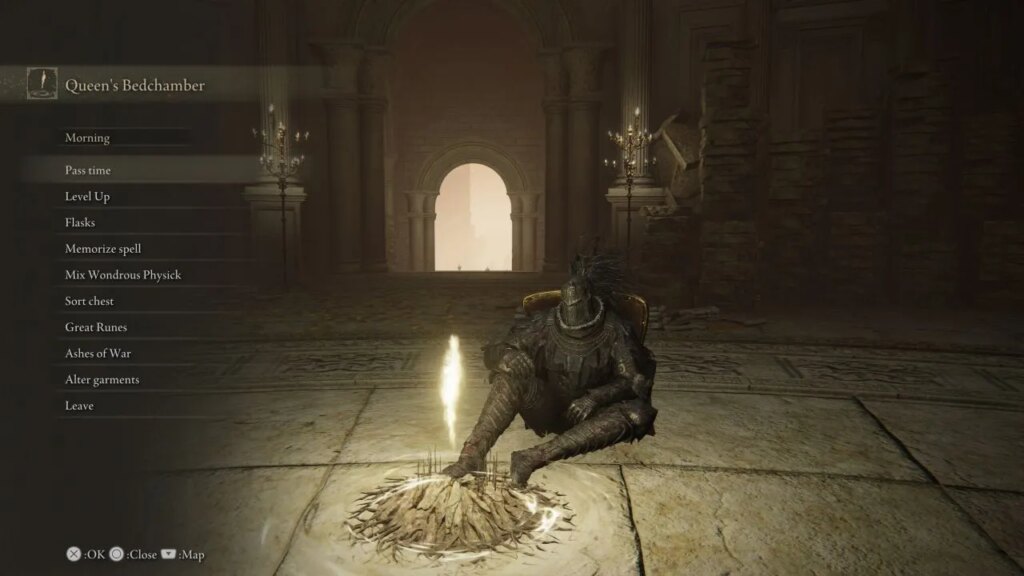
Task: Select the Pass time option
Action: (88, 171)
